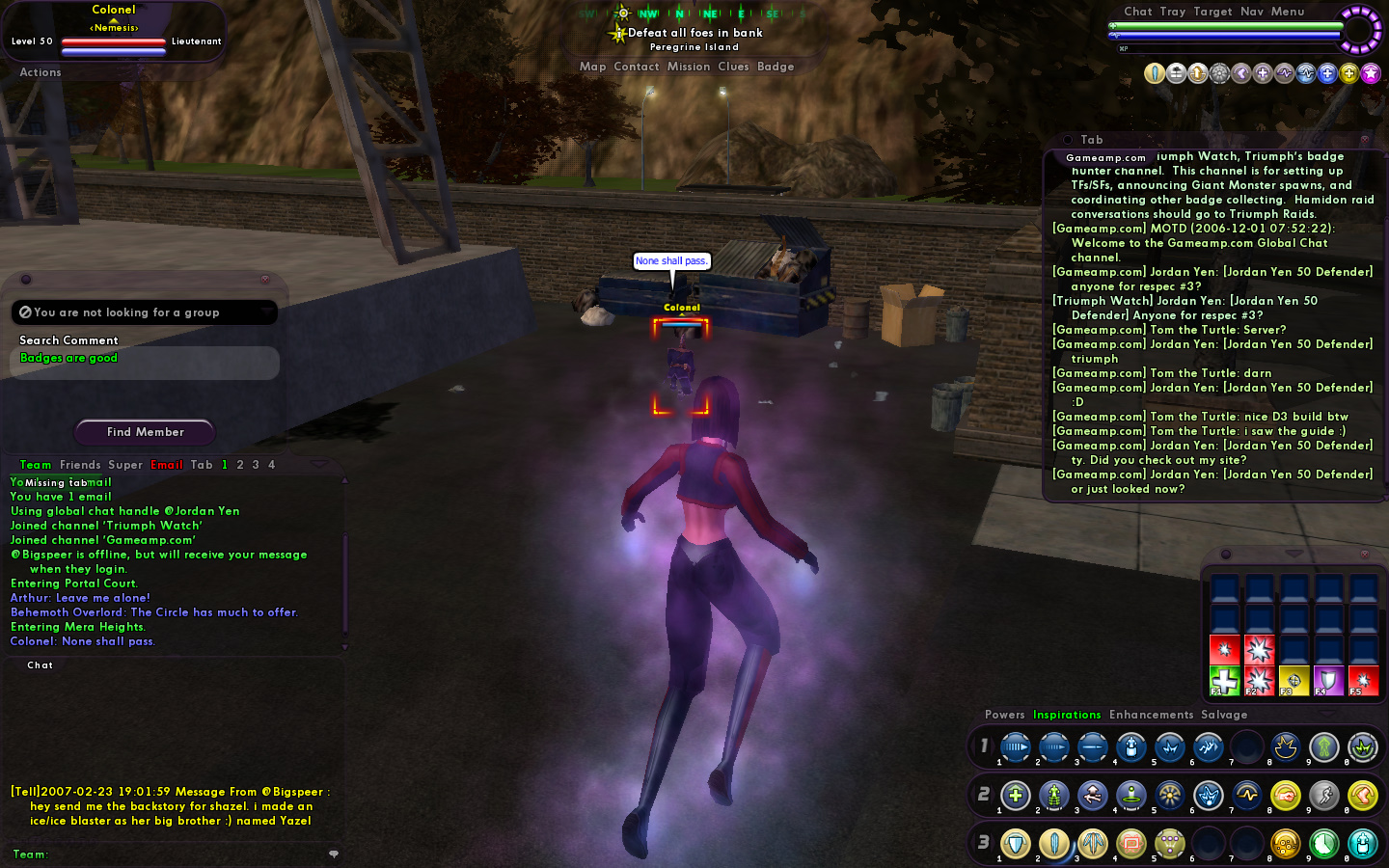Open the Badge window
The image size is (1389, 868).
point(776,67)
